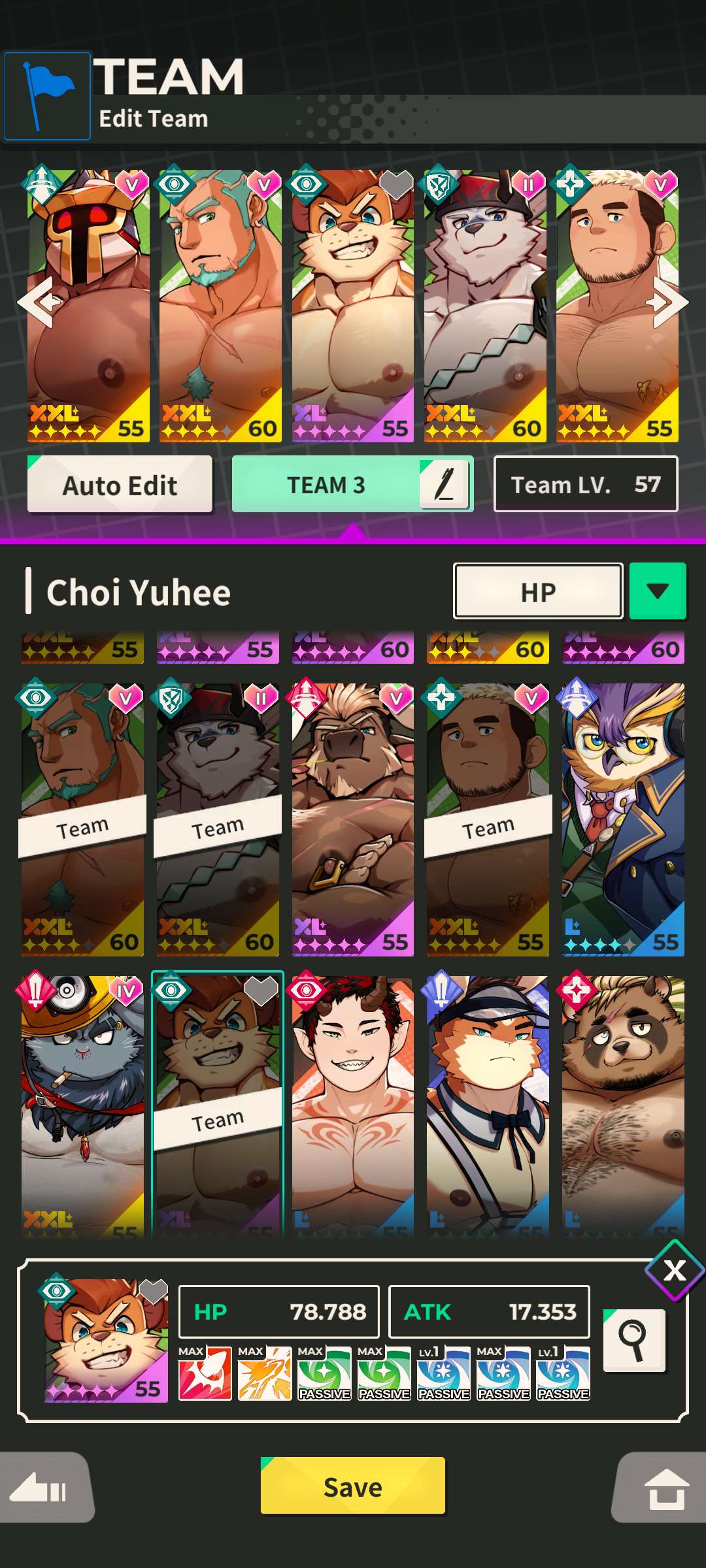
Task: Choose the horned smiling demon card
Action: tap(352, 1104)
